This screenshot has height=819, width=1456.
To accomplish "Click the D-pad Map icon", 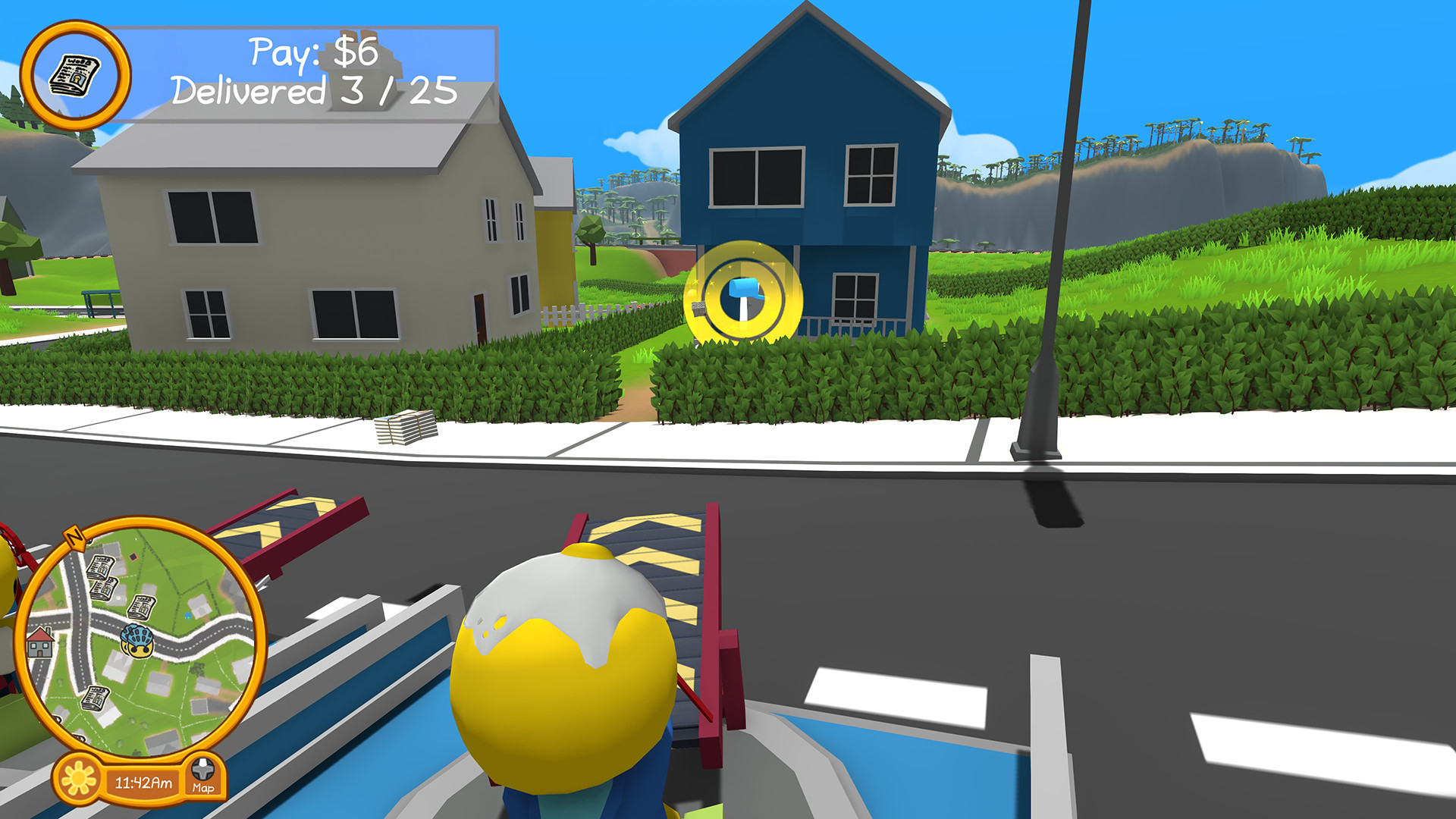I will click(x=202, y=770).
